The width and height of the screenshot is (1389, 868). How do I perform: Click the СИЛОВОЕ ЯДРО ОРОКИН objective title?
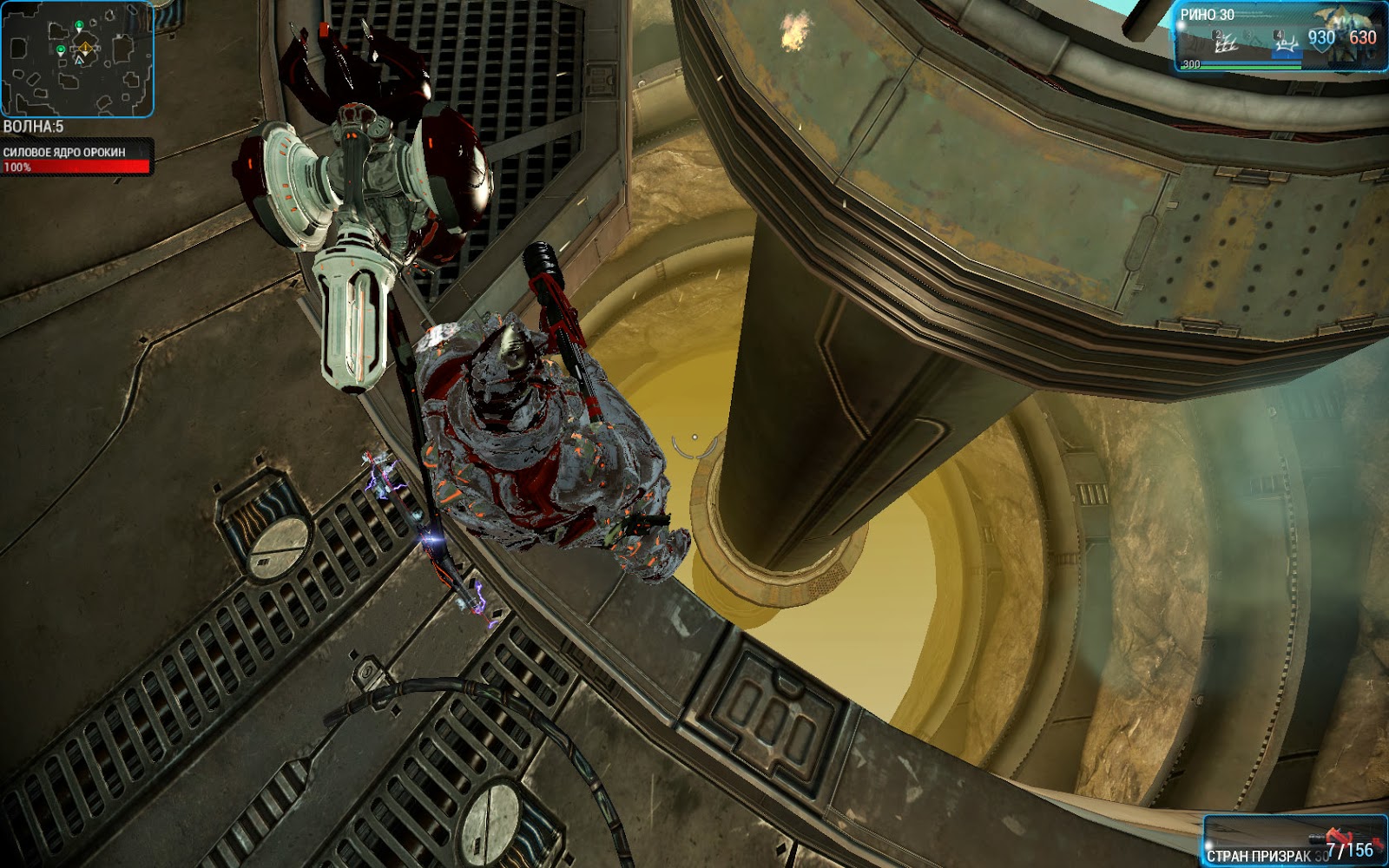coord(64,151)
